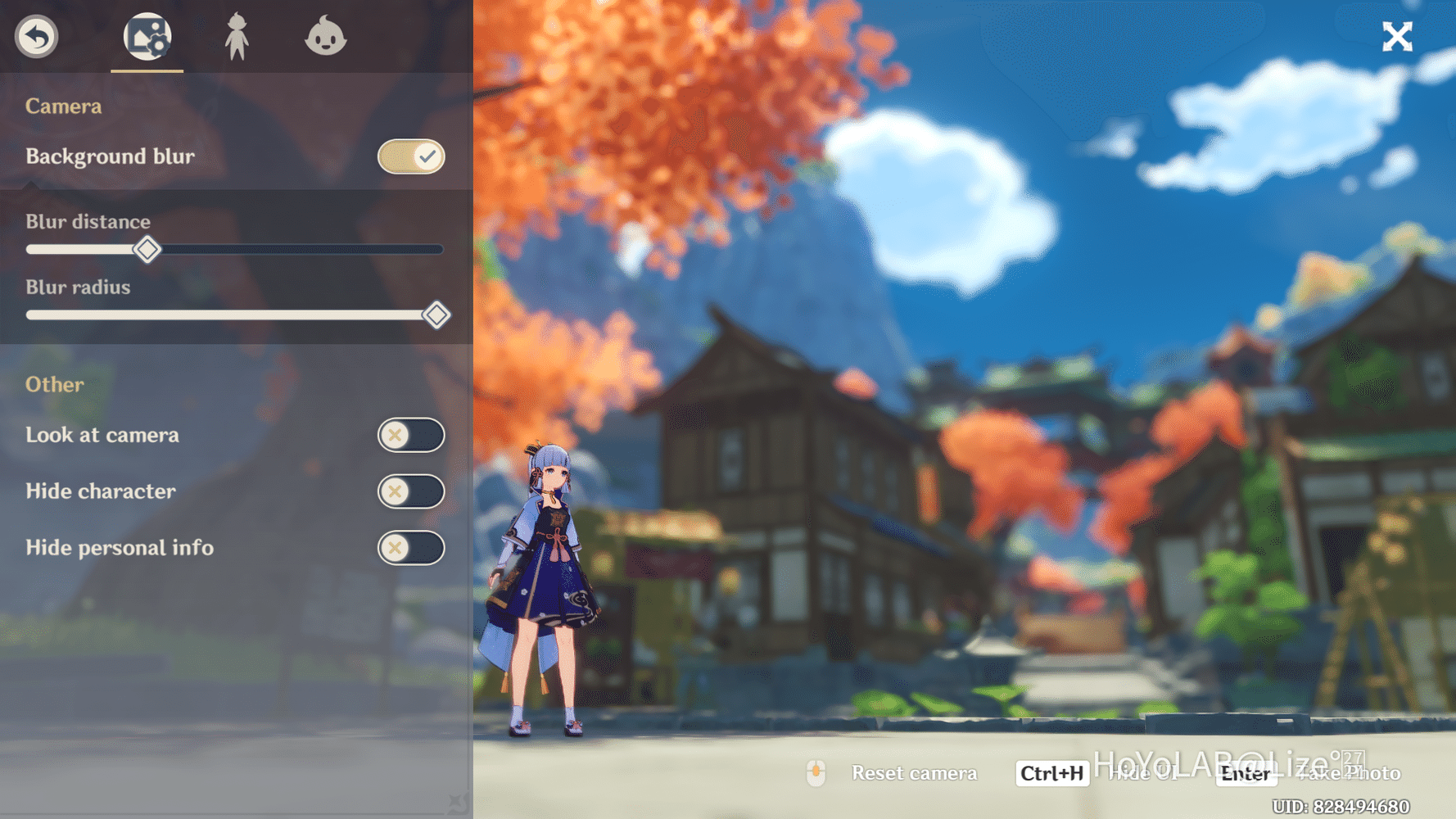This screenshot has height=819, width=1456.
Task: Click the Blur distance slider handle
Action: coord(147,250)
